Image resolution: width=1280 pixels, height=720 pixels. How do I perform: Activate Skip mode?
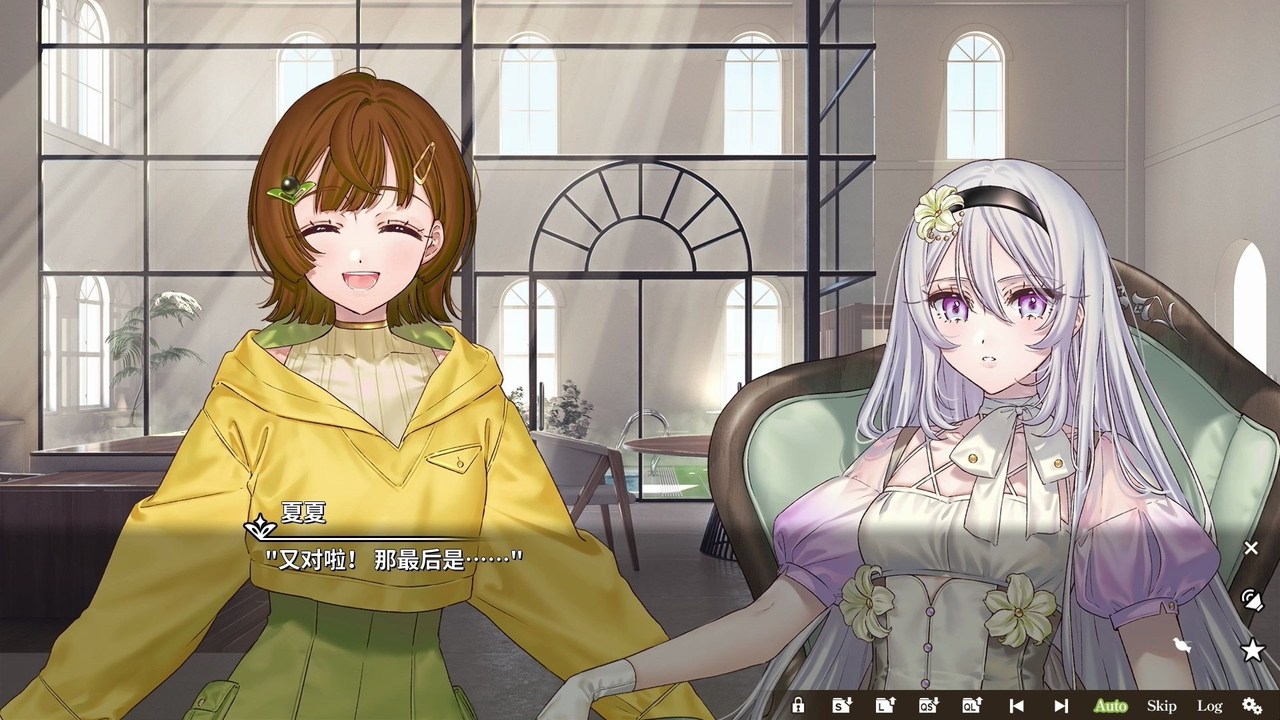click(x=1161, y=706)
